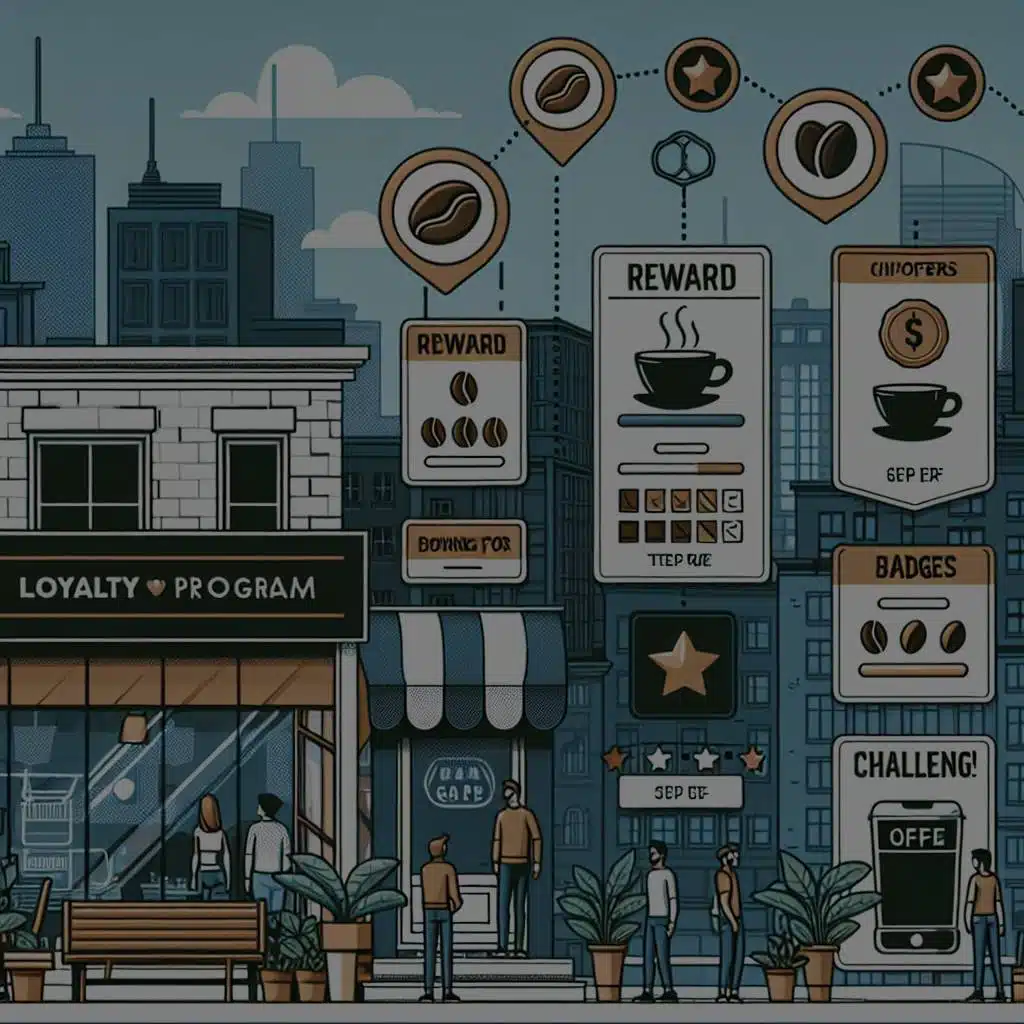Select the REWARD card showing four coffee beans
Viewport: 1024px width, 1024px height.
(x=463, y=402)
